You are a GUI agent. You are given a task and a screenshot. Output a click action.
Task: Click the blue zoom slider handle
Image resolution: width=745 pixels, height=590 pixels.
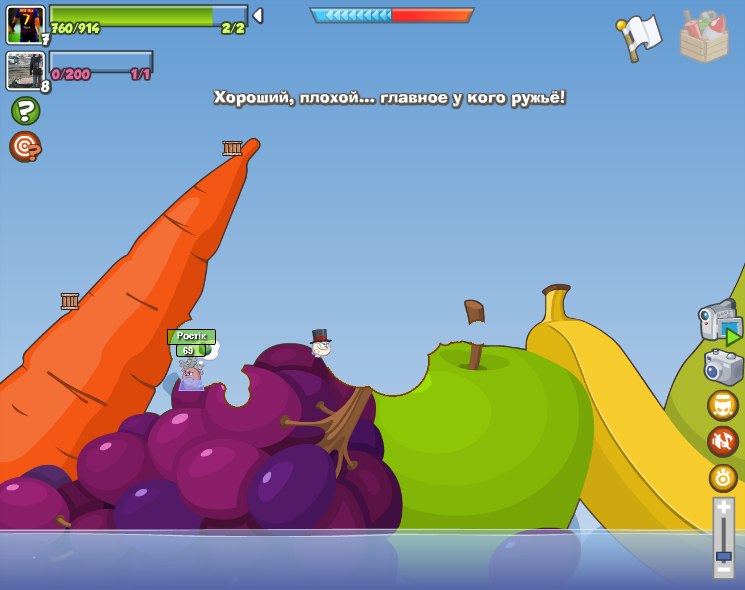point(723,554)
